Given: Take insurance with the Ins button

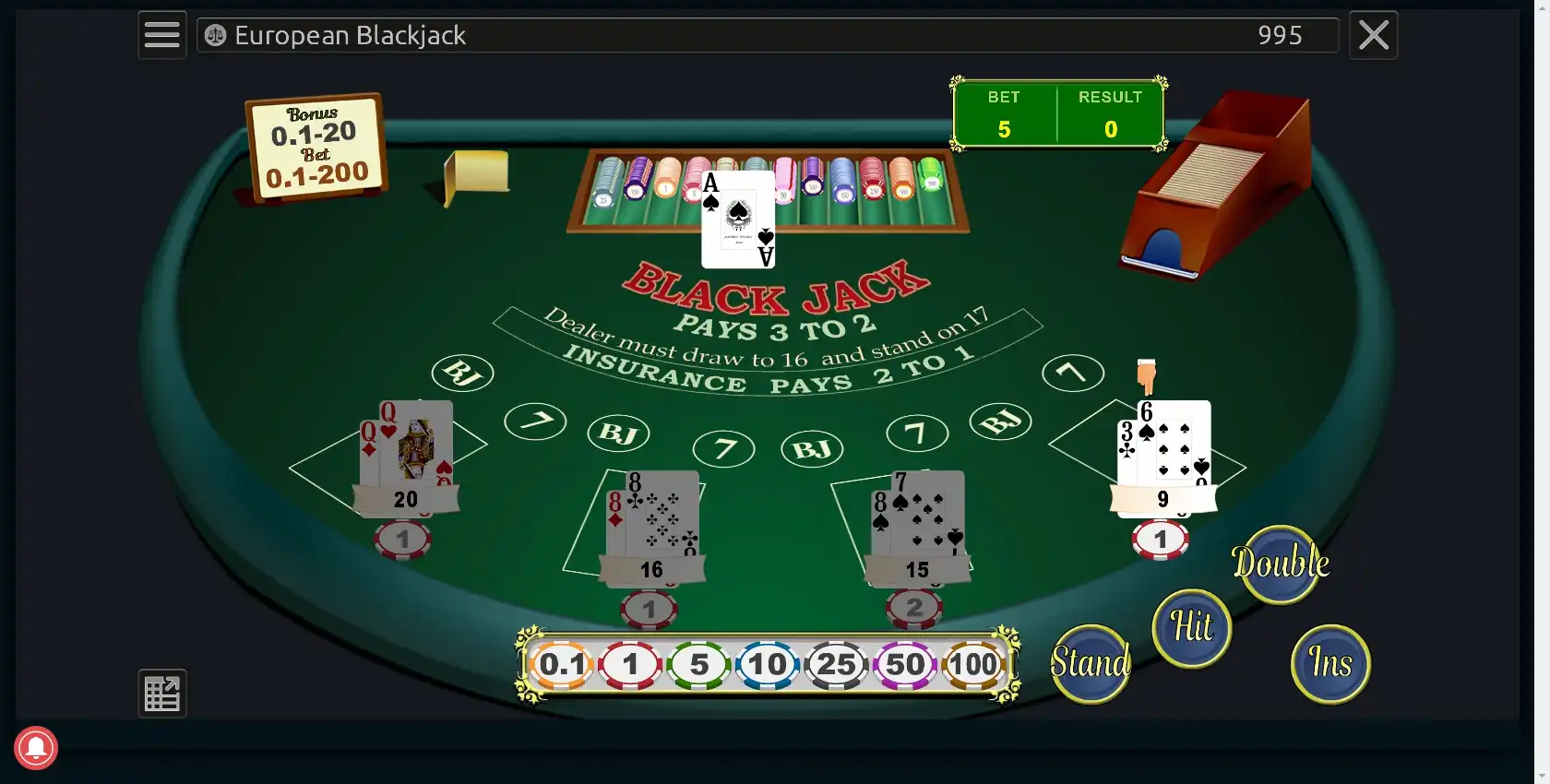Looking at the screenshot, I should click(x=1330, y=663).
